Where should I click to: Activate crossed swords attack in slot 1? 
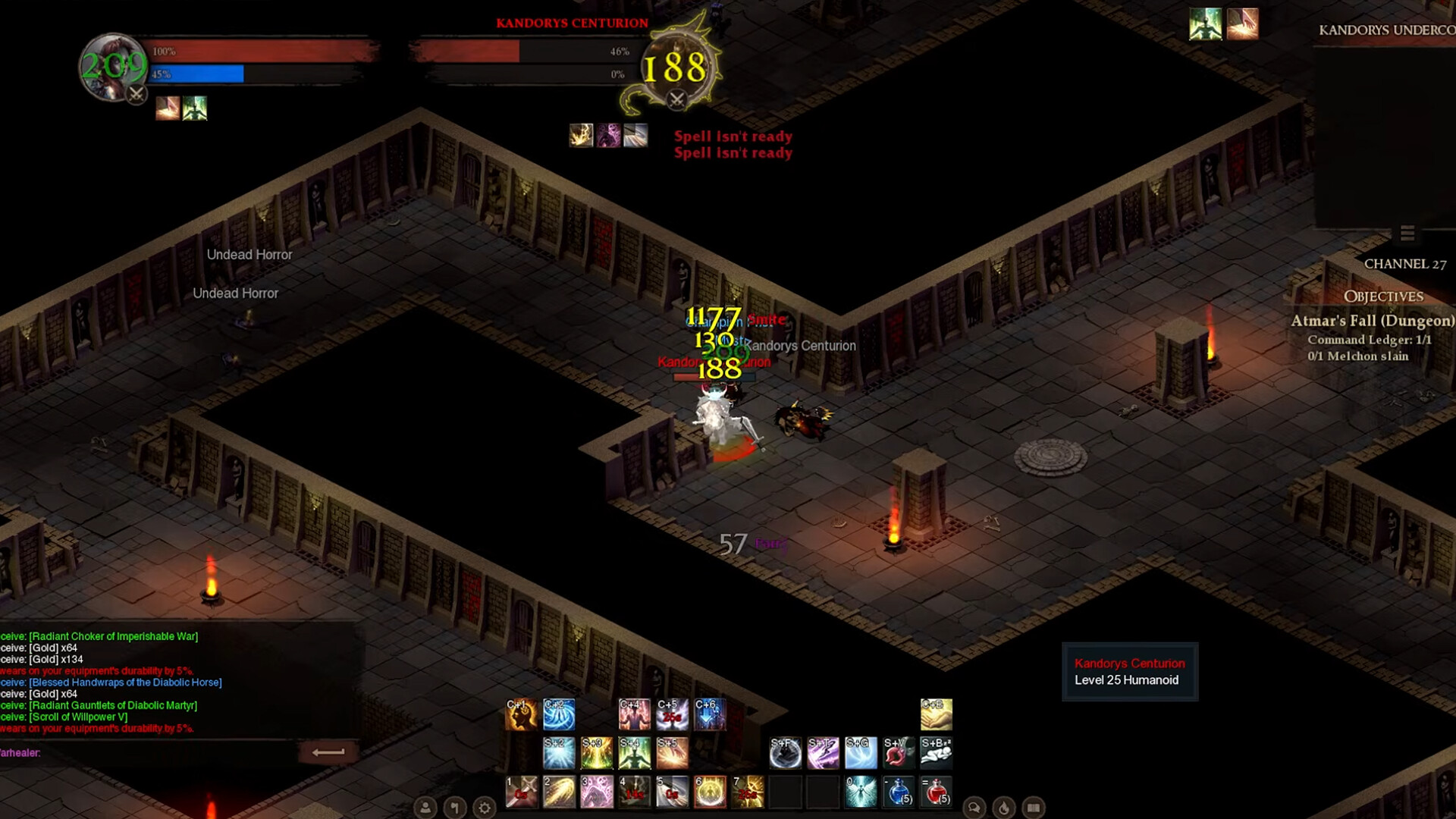coord(521,792)
